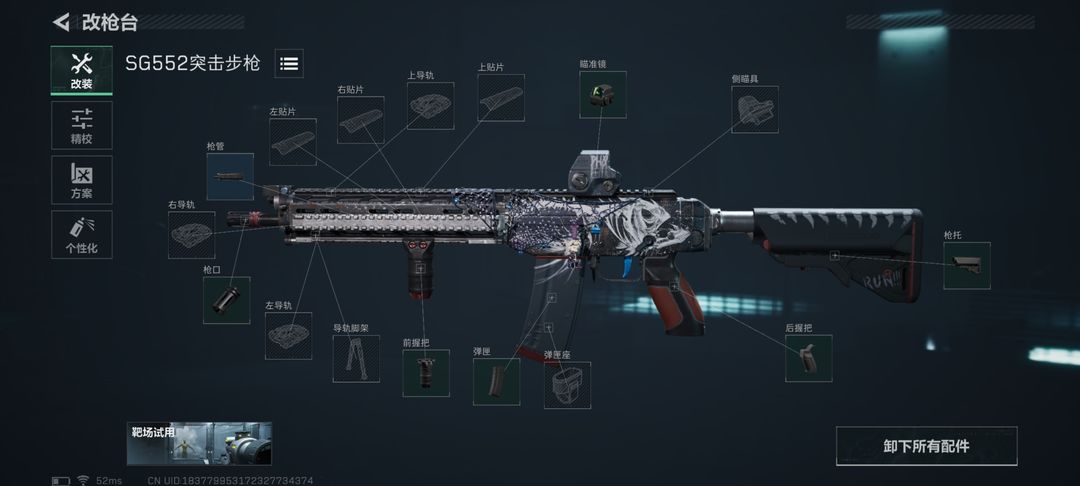1080x486 pixels.
Task: Open the list menu beside SG552突击步枪
Action: 289,64
